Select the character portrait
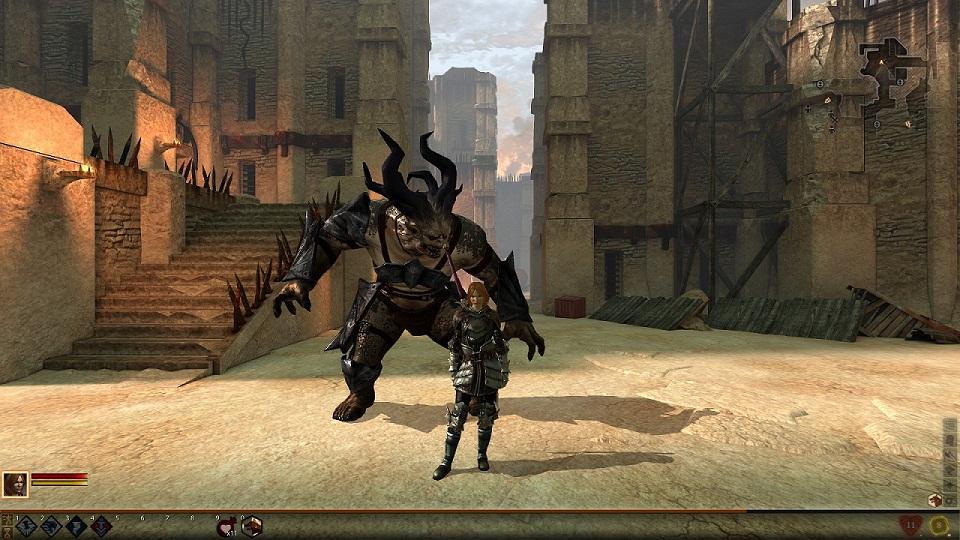The width and height of the screenshot is (960, 540). coord(15,484)
